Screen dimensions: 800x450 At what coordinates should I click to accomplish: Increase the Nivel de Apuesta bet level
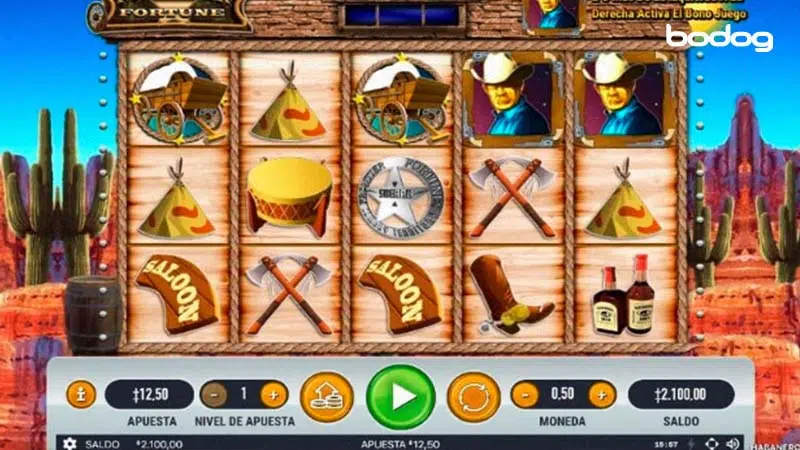pos(274,394)
